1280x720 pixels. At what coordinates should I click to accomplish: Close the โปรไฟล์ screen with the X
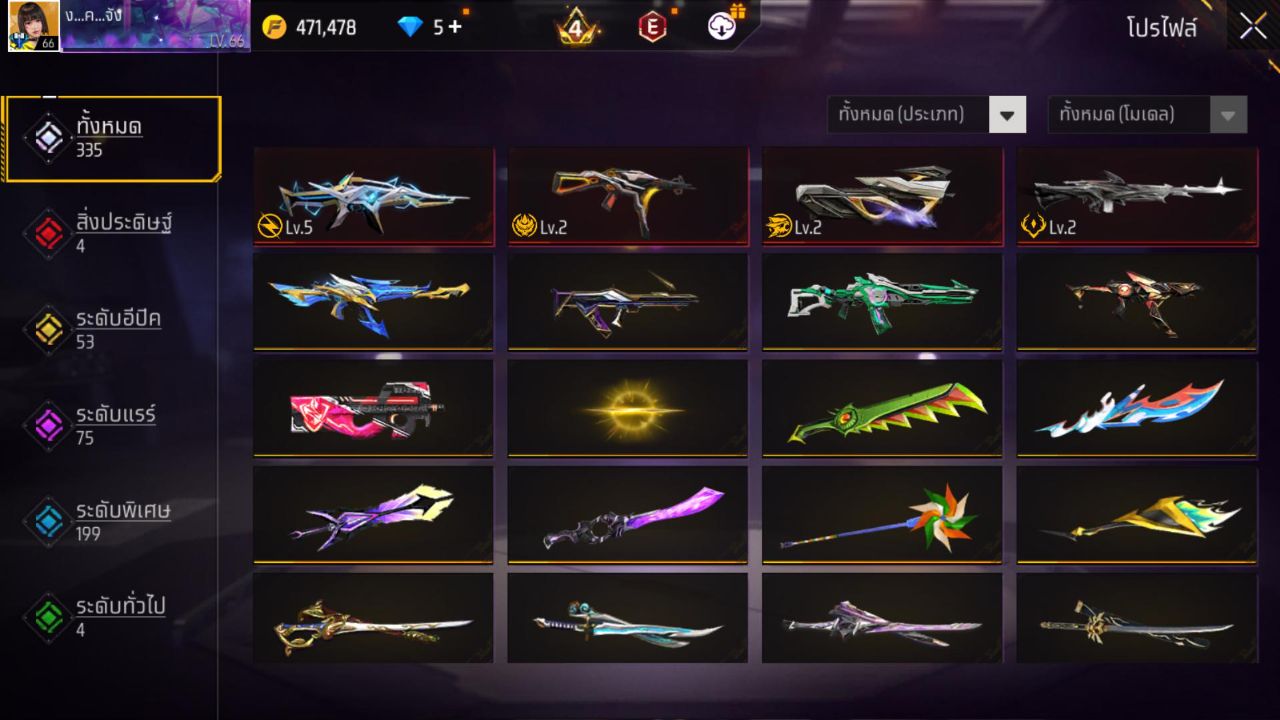coord(1251,26)
